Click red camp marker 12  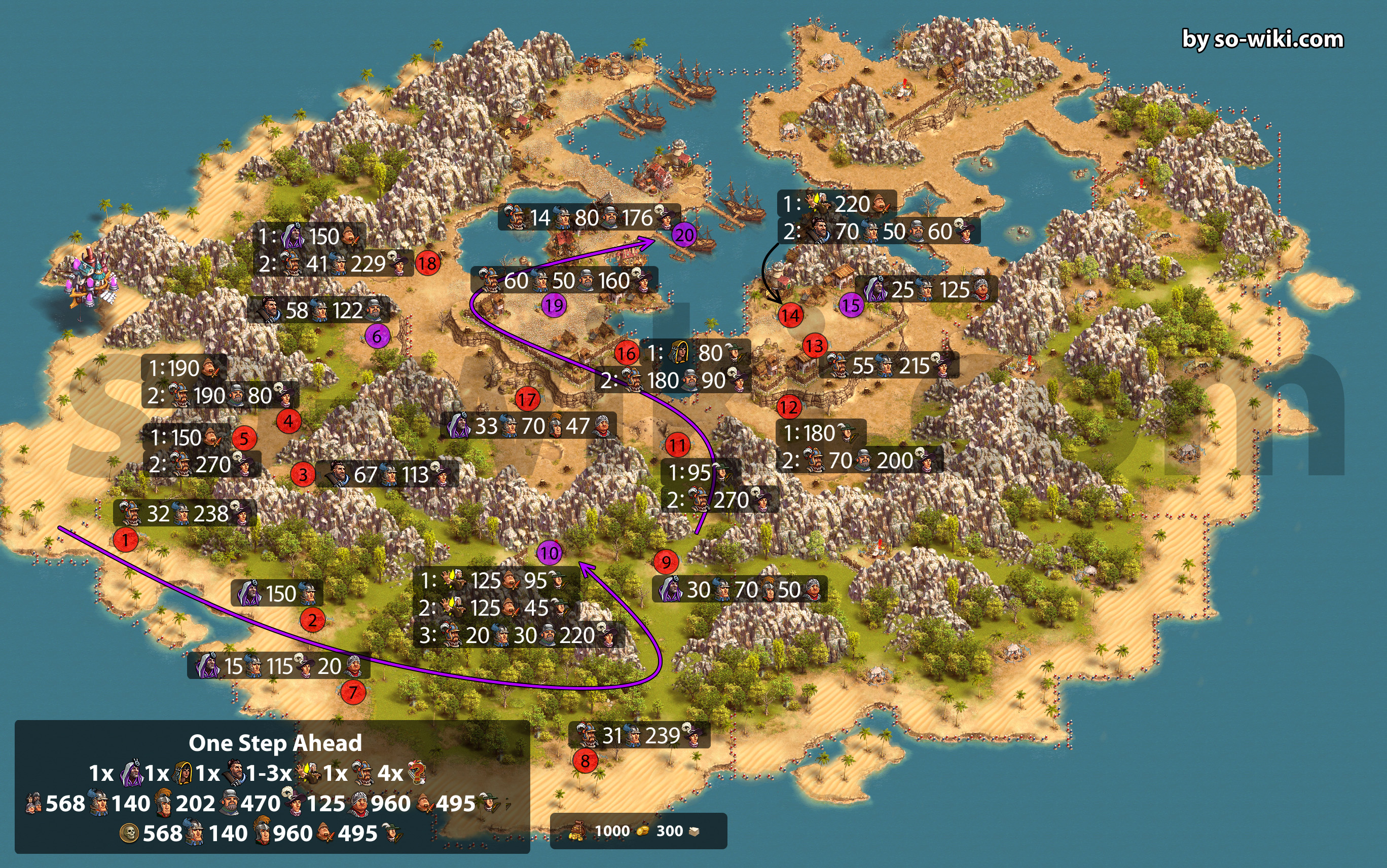point(788,407)
